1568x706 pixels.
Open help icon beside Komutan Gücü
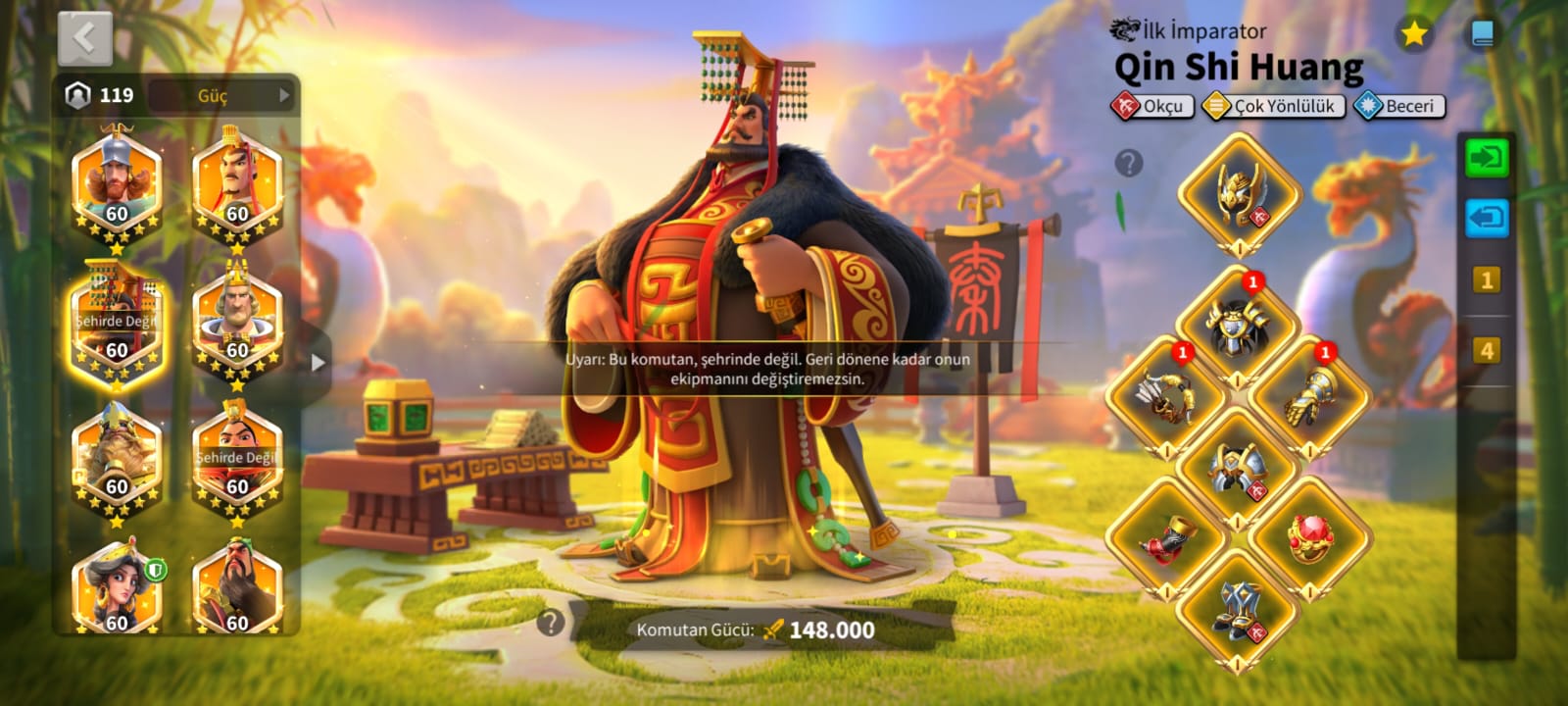pyautogui.click(x=551, y=622)
